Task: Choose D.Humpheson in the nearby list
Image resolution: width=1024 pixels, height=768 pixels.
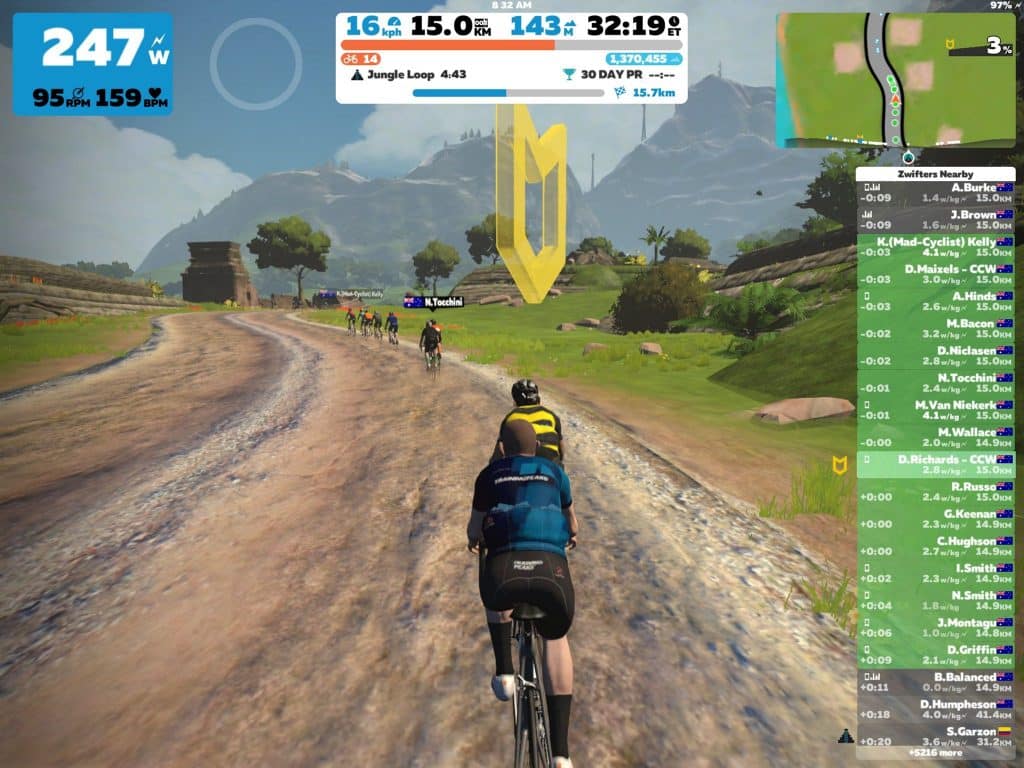Action: pos(936,709)
